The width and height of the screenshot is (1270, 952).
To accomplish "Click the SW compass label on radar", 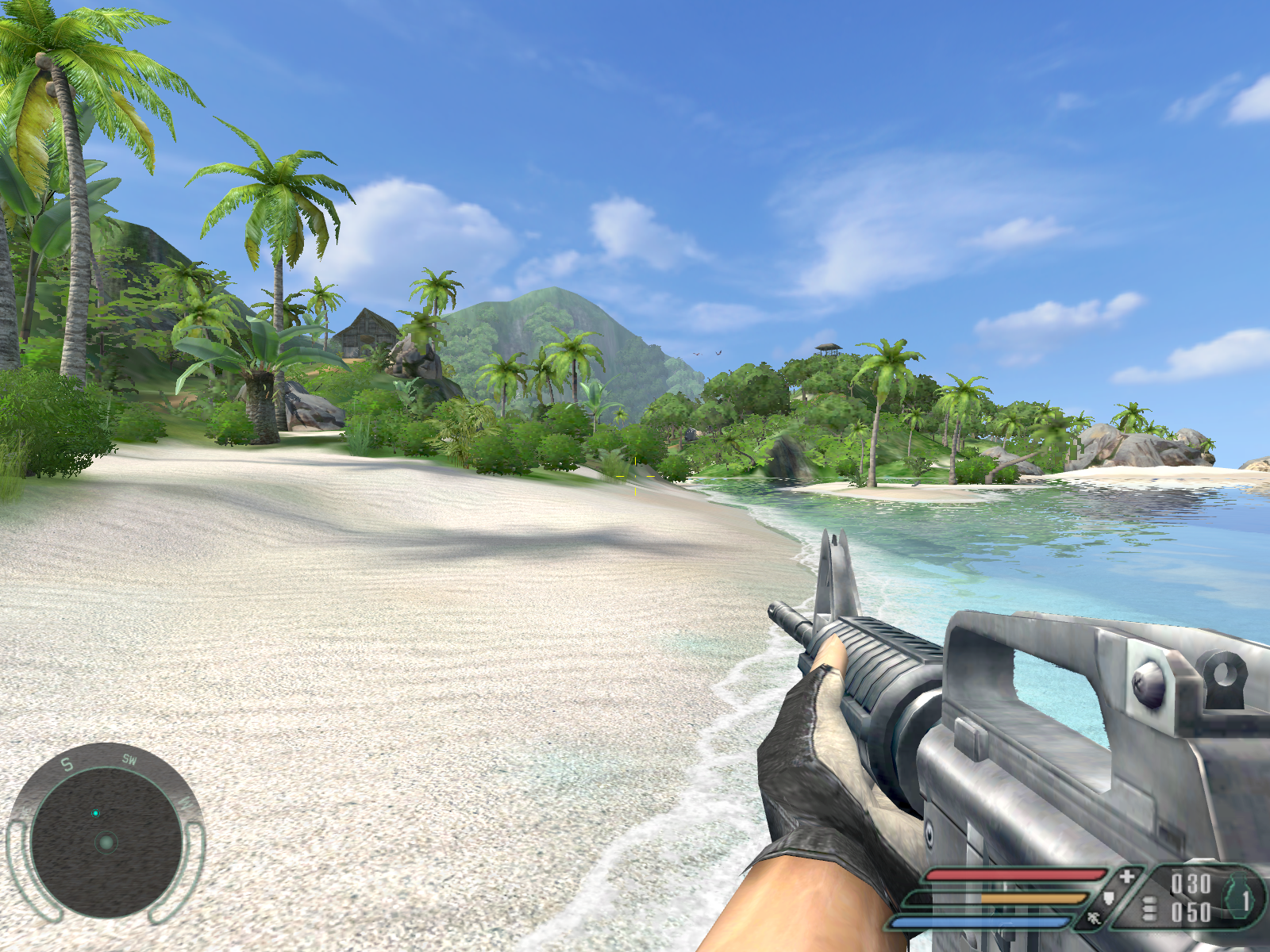I will 129,759.
